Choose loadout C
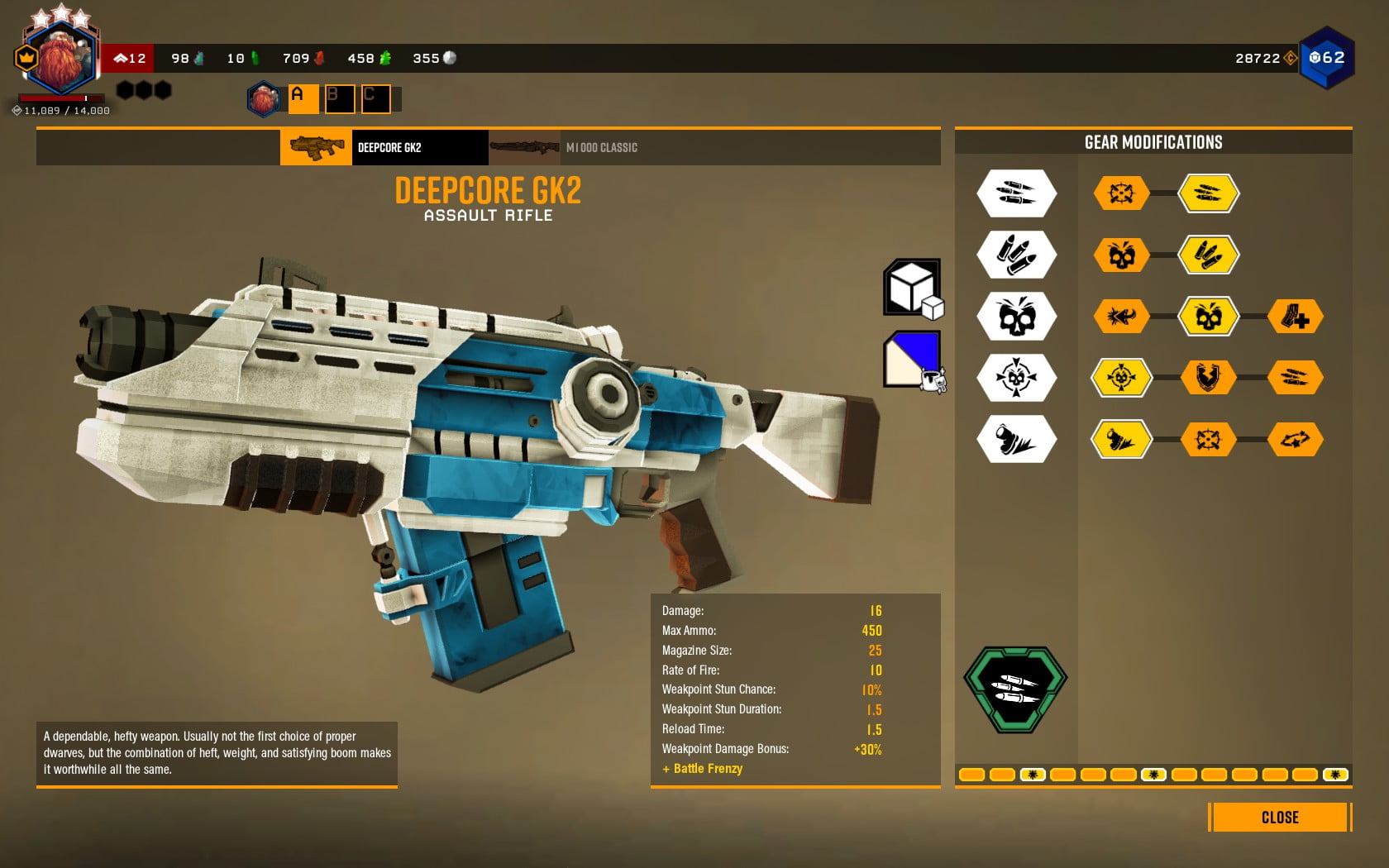 tap(375, 98)
